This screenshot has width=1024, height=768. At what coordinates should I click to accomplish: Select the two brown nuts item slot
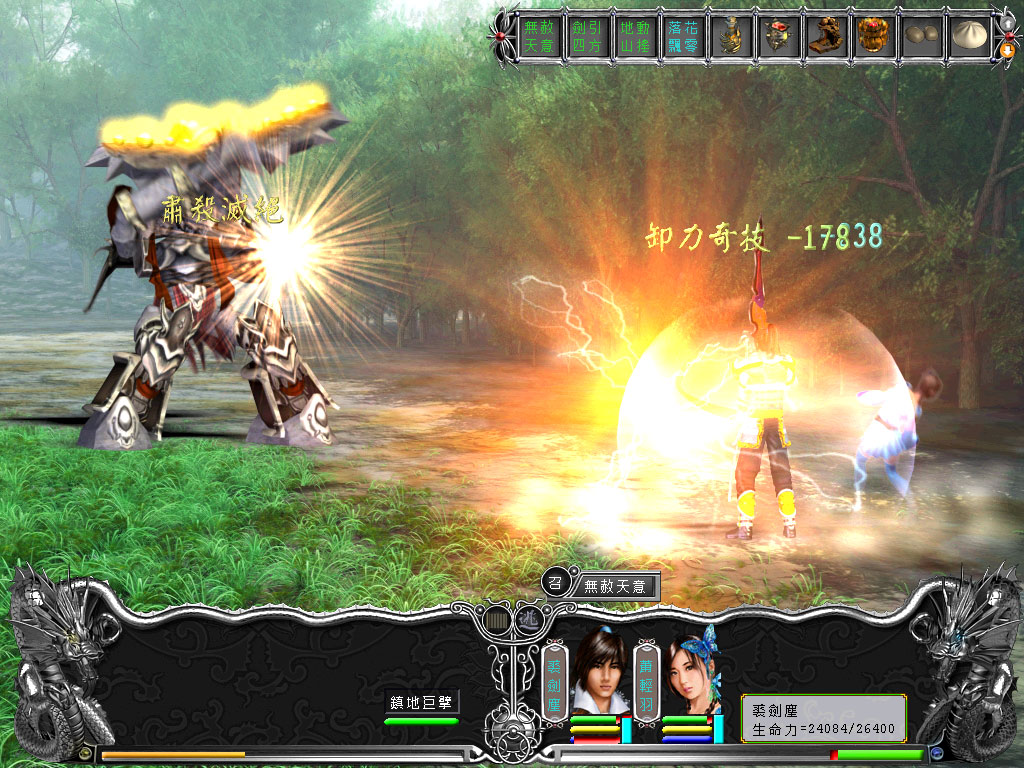coord(925,37)
